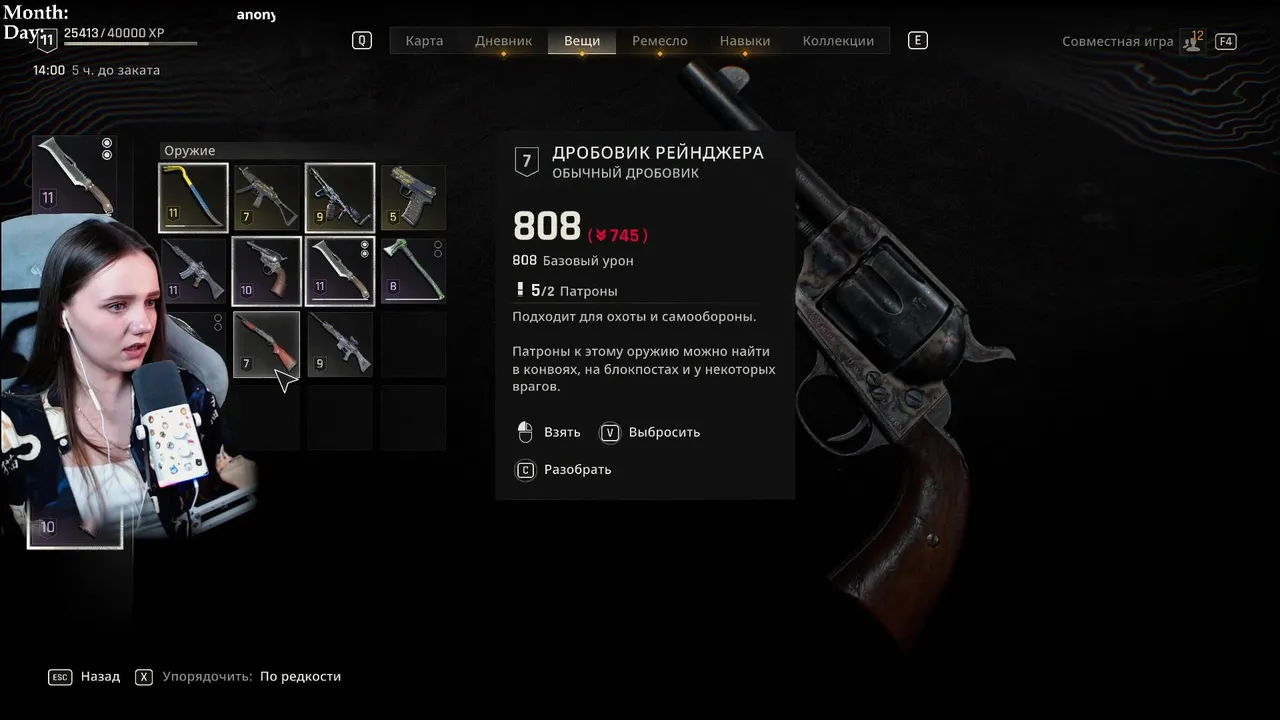The image size is (1280, 720).
Task: Open the Коллекции tab
Action: 838,41
